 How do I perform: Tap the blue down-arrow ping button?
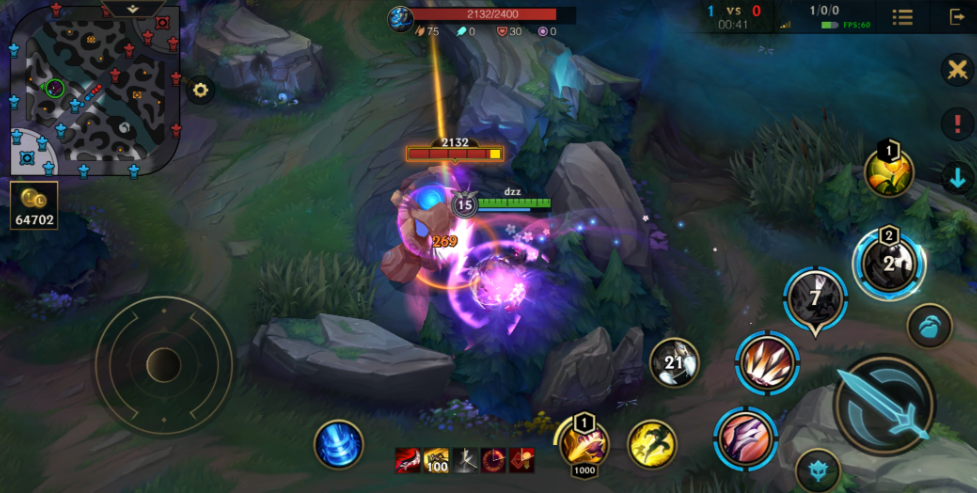957,178
